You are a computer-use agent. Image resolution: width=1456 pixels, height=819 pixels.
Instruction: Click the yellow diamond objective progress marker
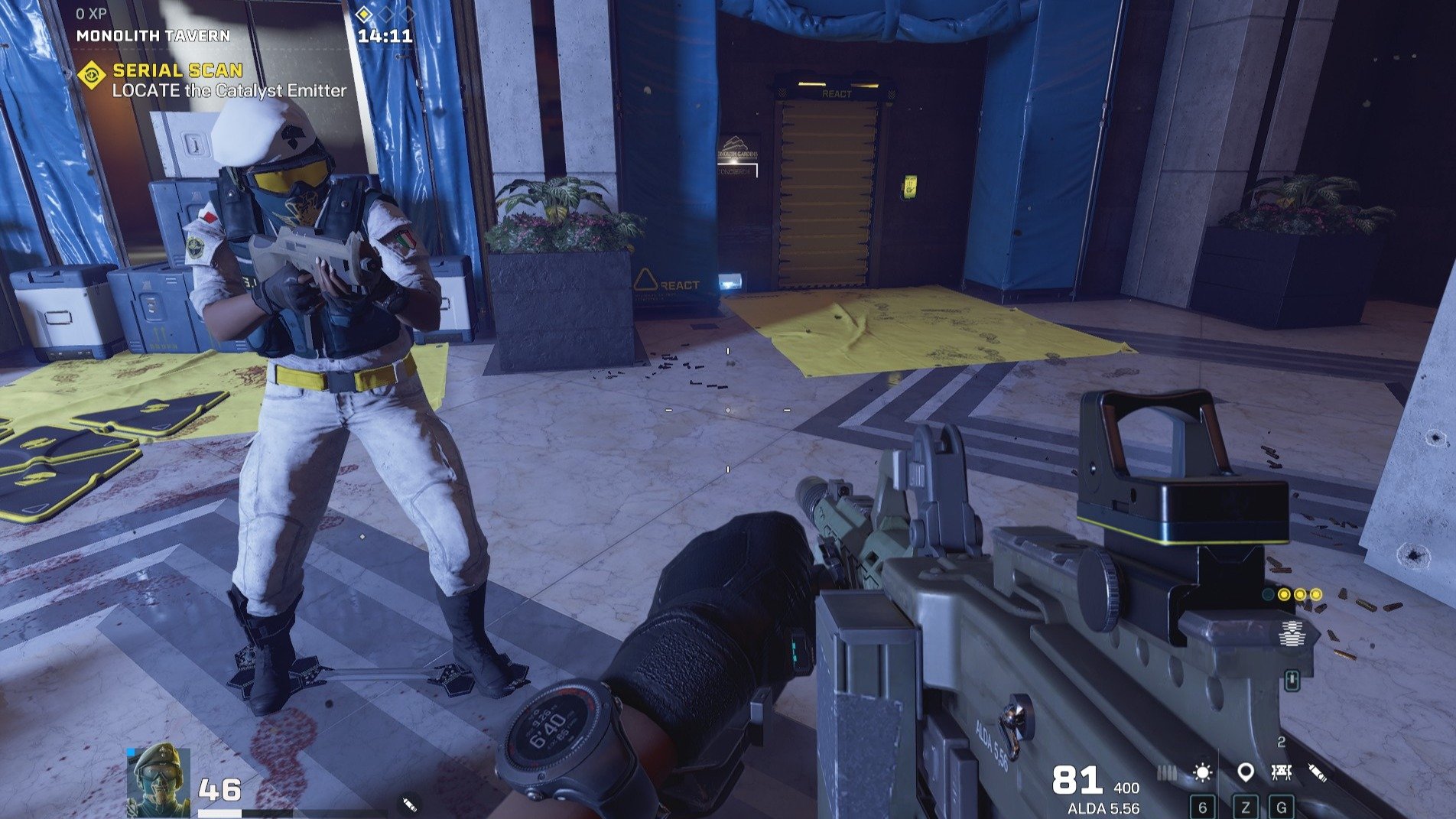tap(365, 14)
